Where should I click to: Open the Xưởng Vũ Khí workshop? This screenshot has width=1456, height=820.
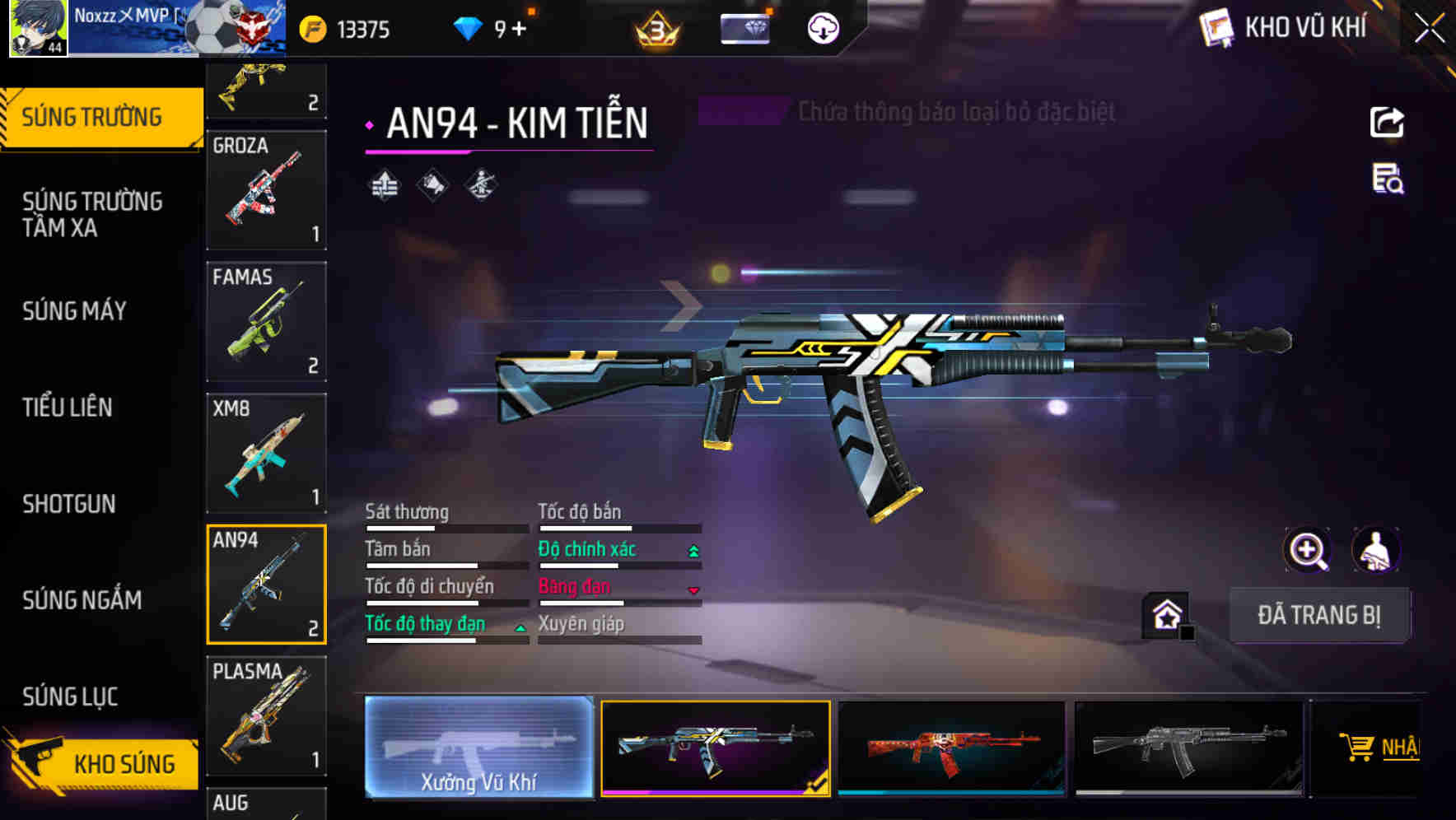coord(478,747)
